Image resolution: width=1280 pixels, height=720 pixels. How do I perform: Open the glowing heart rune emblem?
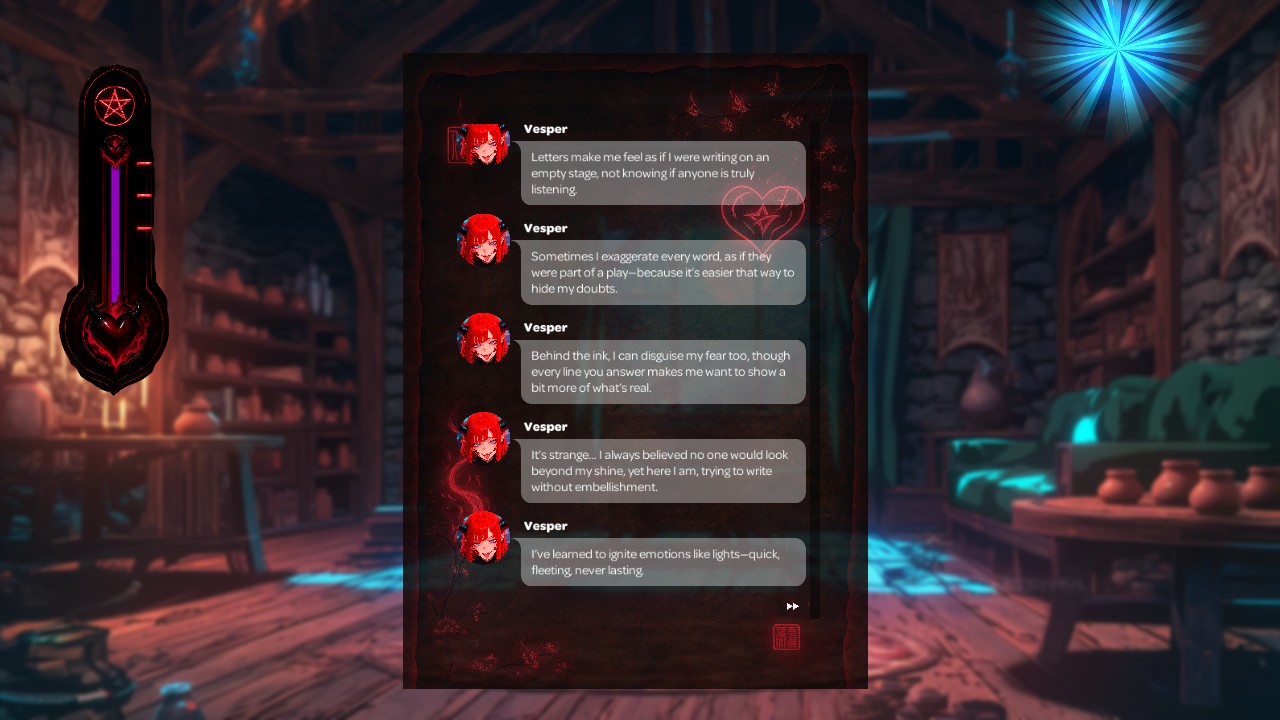[765, 216]
